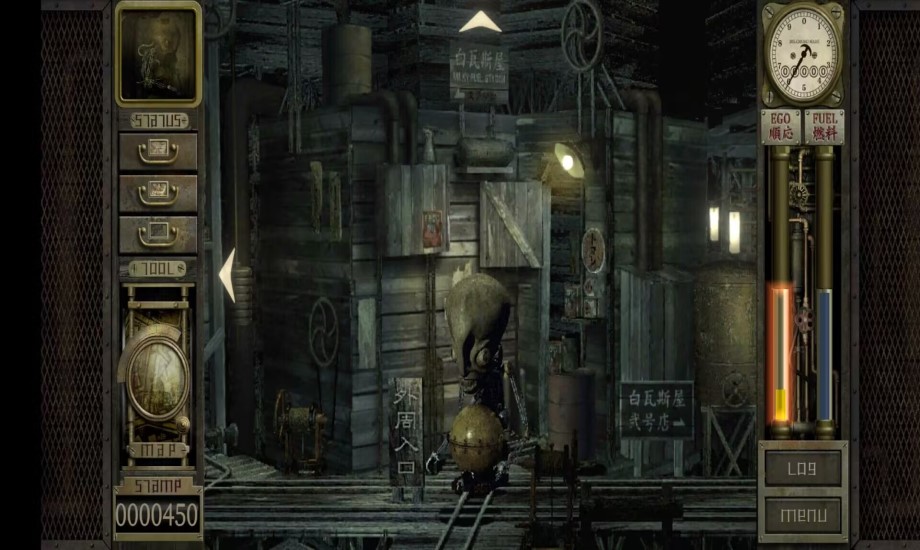The width and height of the screenshot is (920, 550).
Task: Move forward with the up arrow
Action: 480,22
